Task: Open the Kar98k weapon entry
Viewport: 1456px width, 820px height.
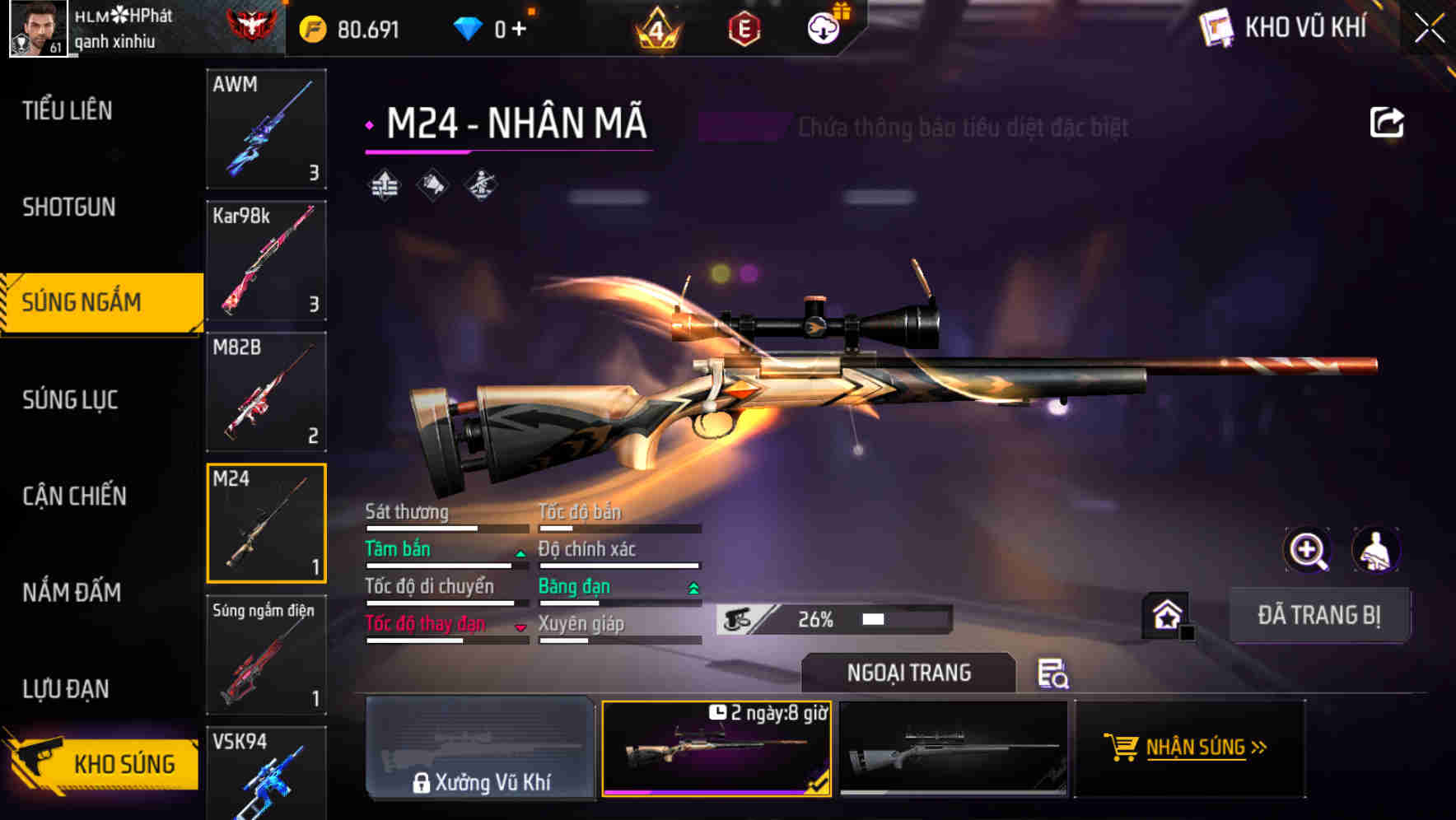Action: [266, 260]
